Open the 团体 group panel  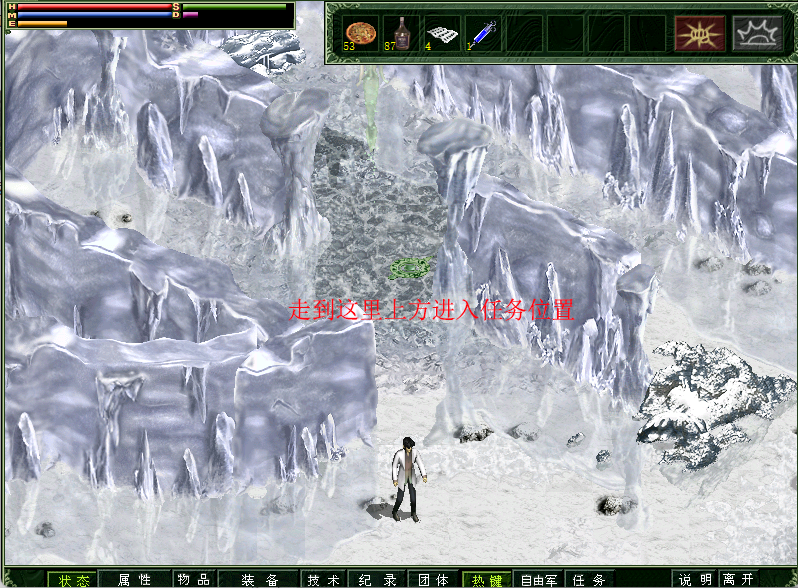click(433, 579)
